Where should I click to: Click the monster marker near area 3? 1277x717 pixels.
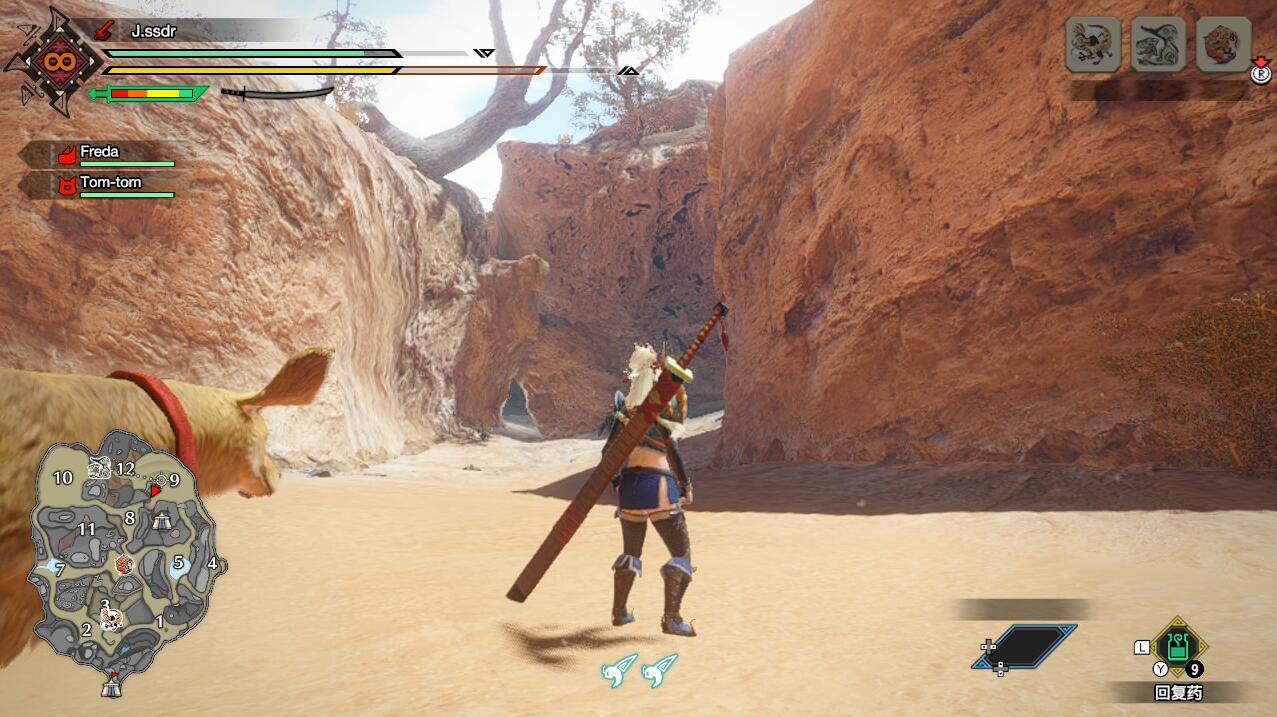coord(112,619)
